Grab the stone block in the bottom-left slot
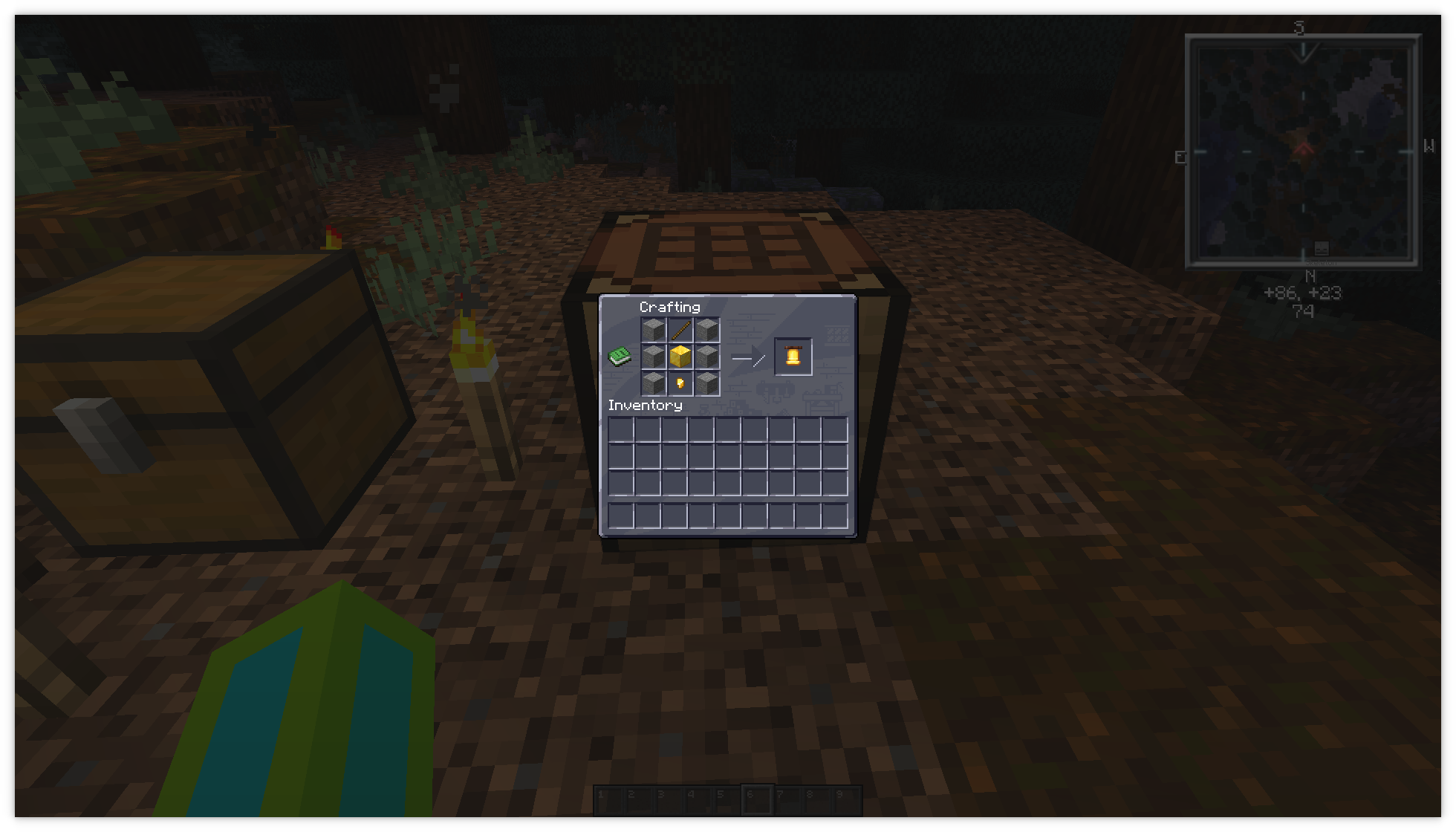 coord(654,383)
